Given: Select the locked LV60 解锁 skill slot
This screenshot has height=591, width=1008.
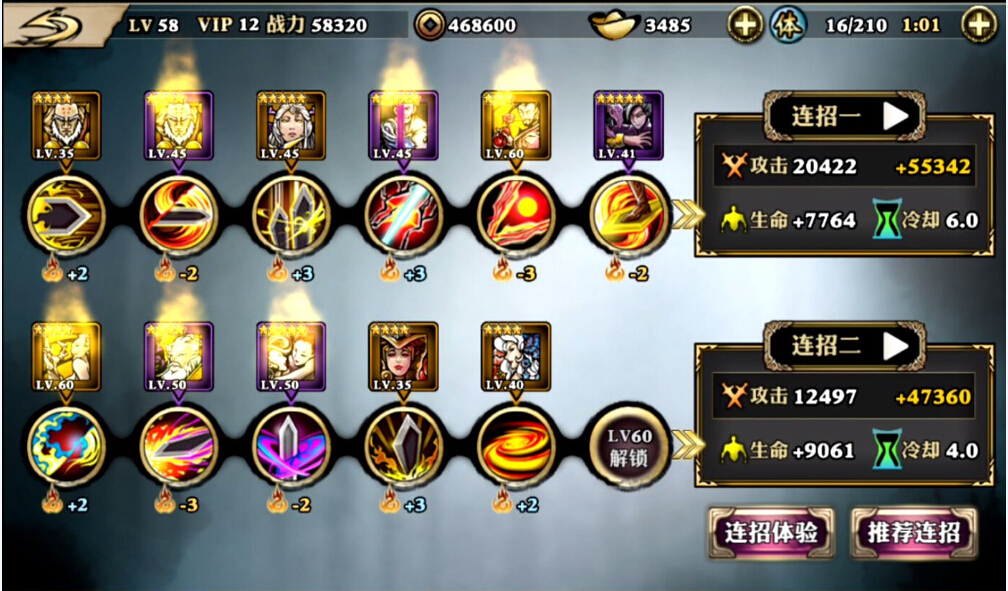Looking at the screenshot, I should [x=627, y=445].
